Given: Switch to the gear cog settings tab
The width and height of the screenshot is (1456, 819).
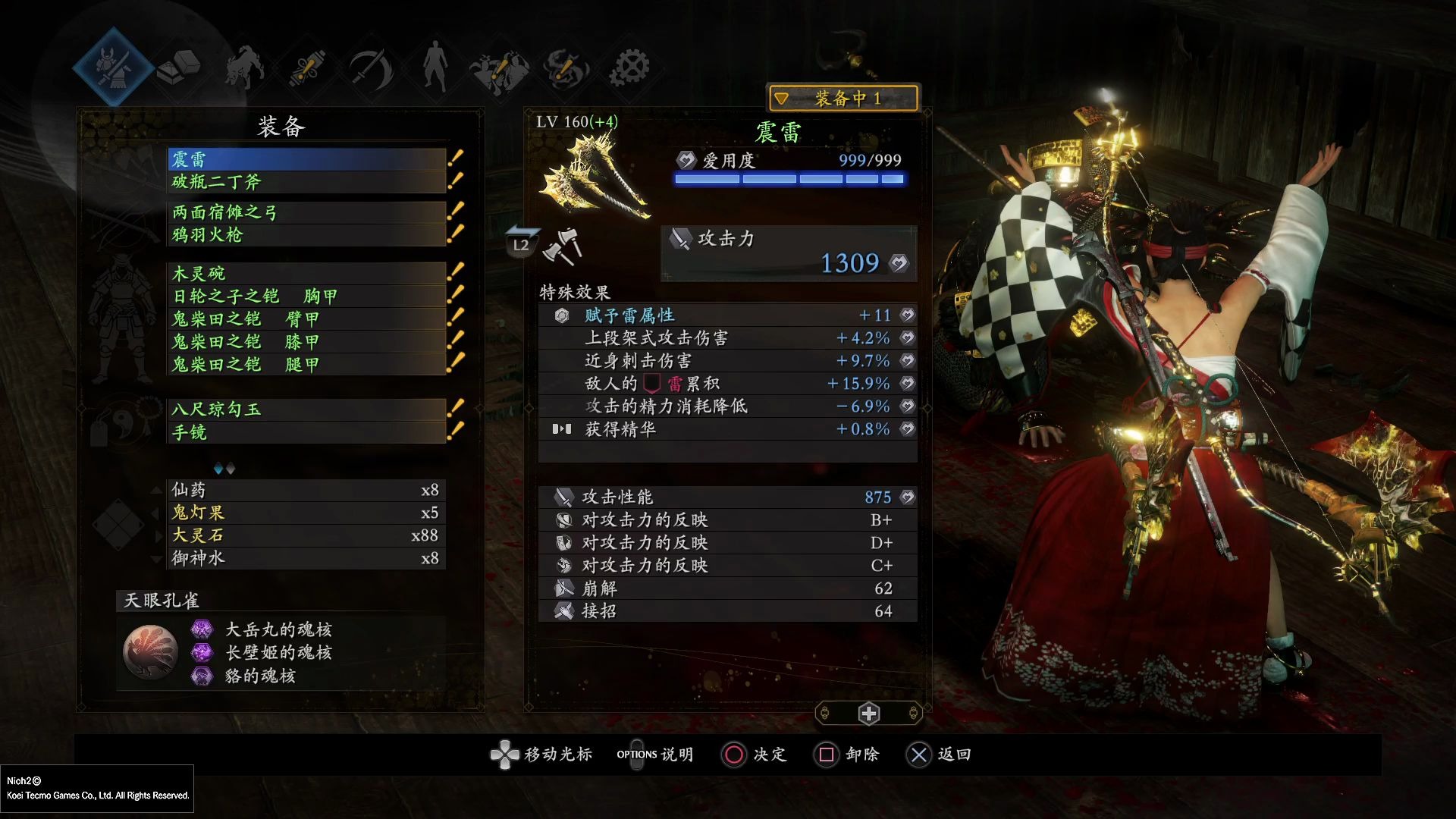Looking at the screenshot, I should coord(629,68).
